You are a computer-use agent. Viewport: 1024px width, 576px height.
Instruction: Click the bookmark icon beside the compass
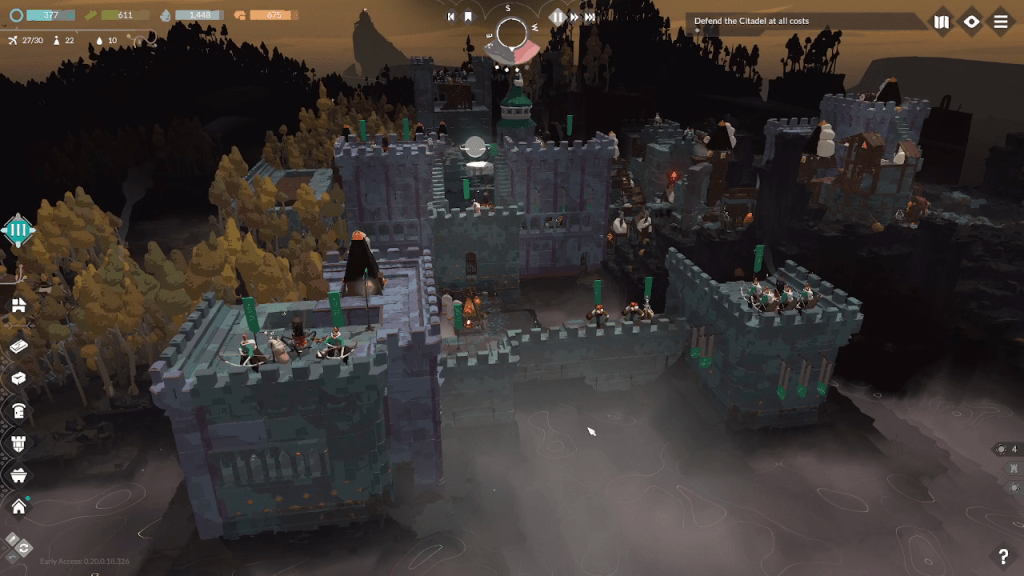coord(468,17)
